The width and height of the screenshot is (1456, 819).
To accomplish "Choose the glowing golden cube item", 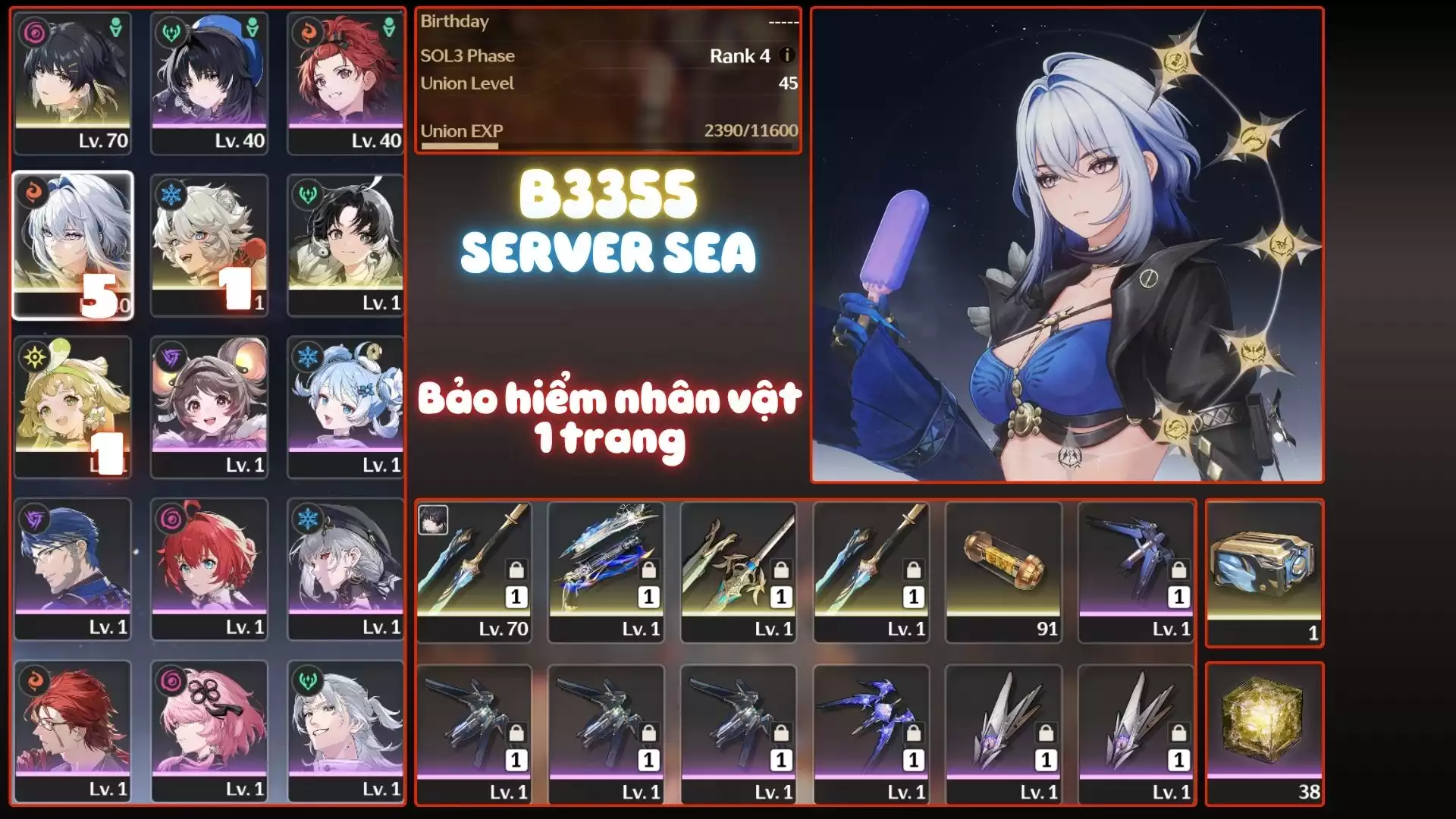I will click(1264, 733).
